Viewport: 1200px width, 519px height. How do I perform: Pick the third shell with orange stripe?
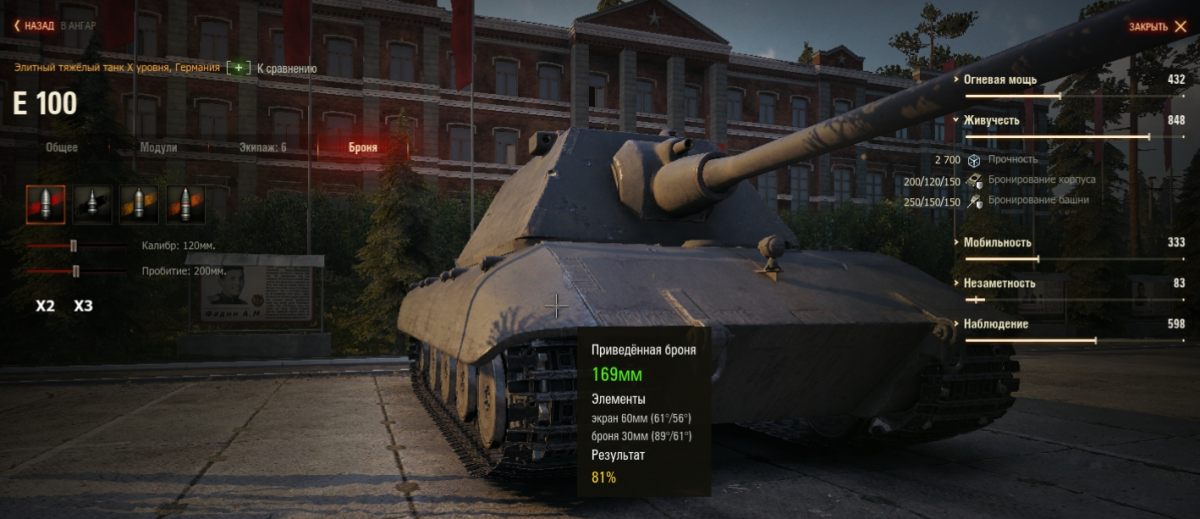pyautogui.click(x=139, y=204)
